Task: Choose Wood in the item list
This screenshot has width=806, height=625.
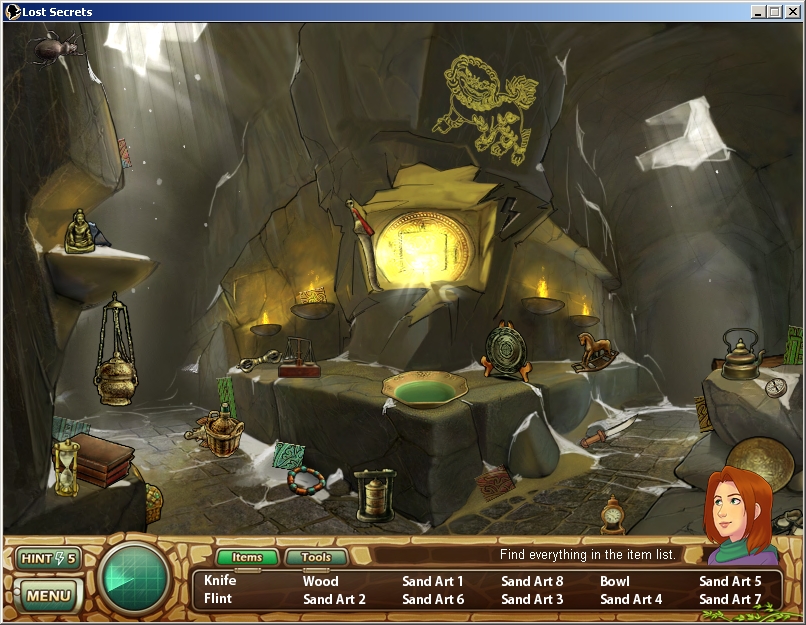Action: (321, 581)
